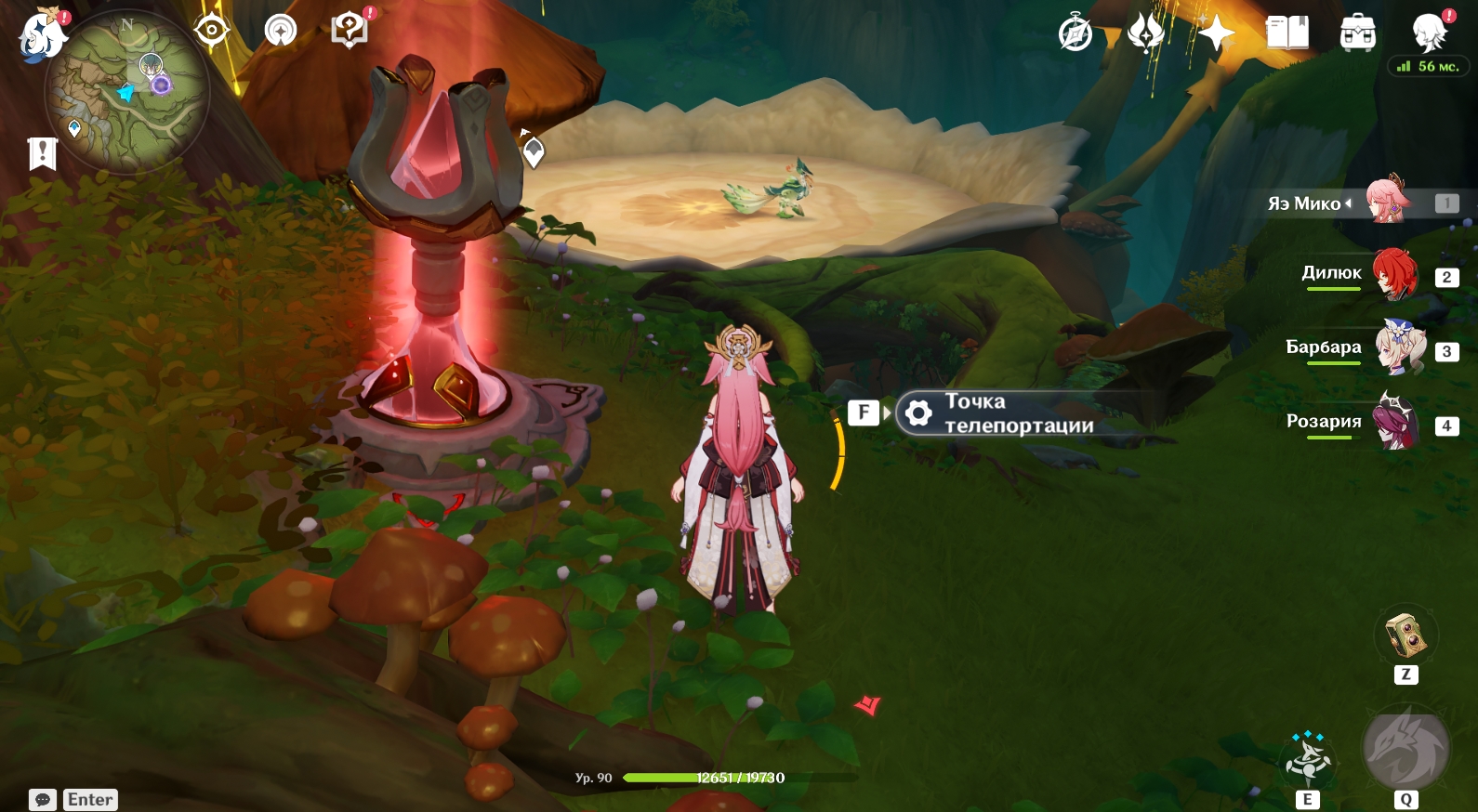Open the co-op mode icon

[281, 31]
